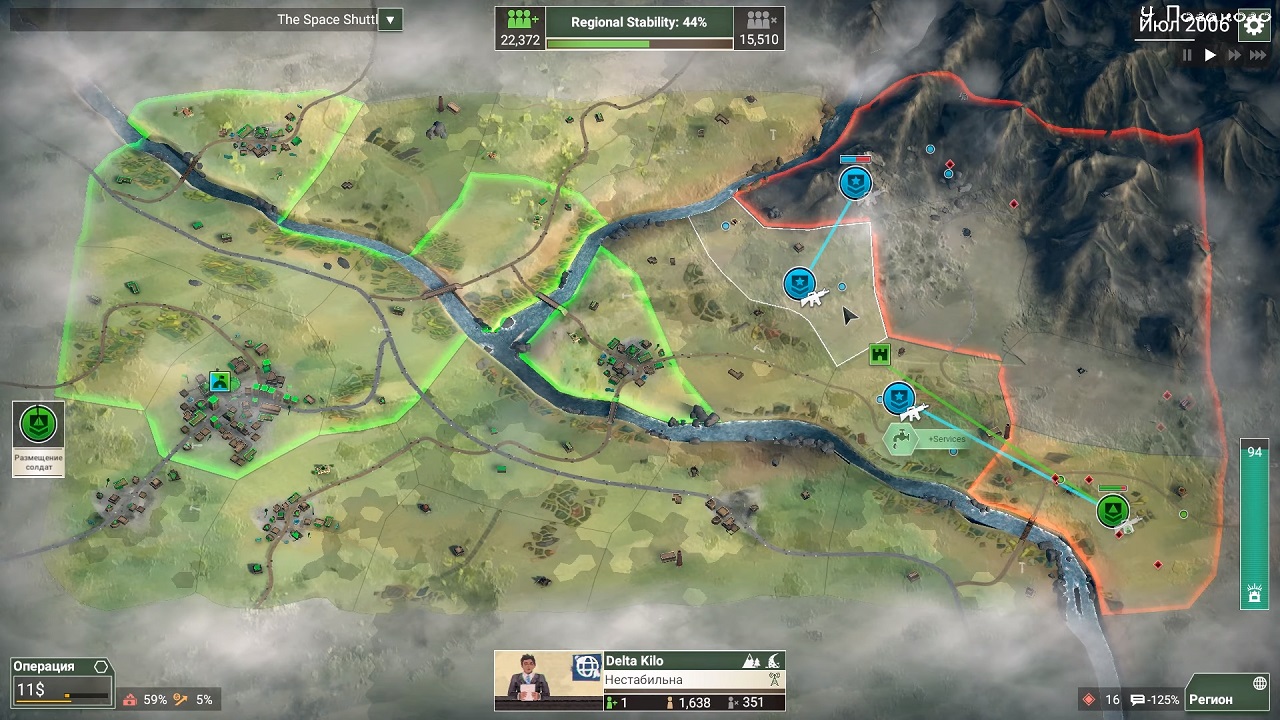Set triple fast-forward speed
Image resolution: width=1280 pixels, height=720 pixels.
click(x=1256, y=56)
